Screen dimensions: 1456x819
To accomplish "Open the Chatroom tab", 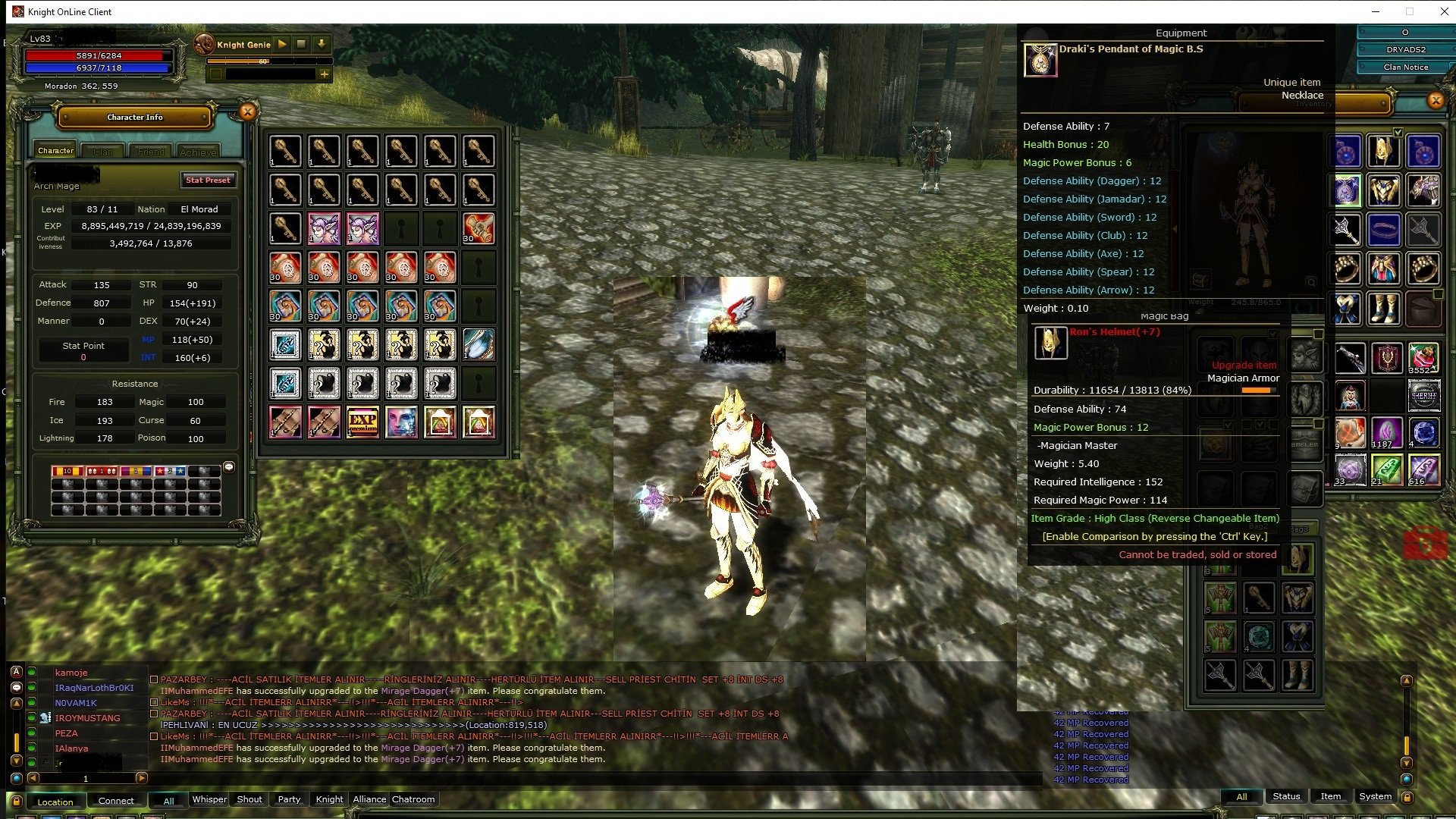I will [413, 799].
